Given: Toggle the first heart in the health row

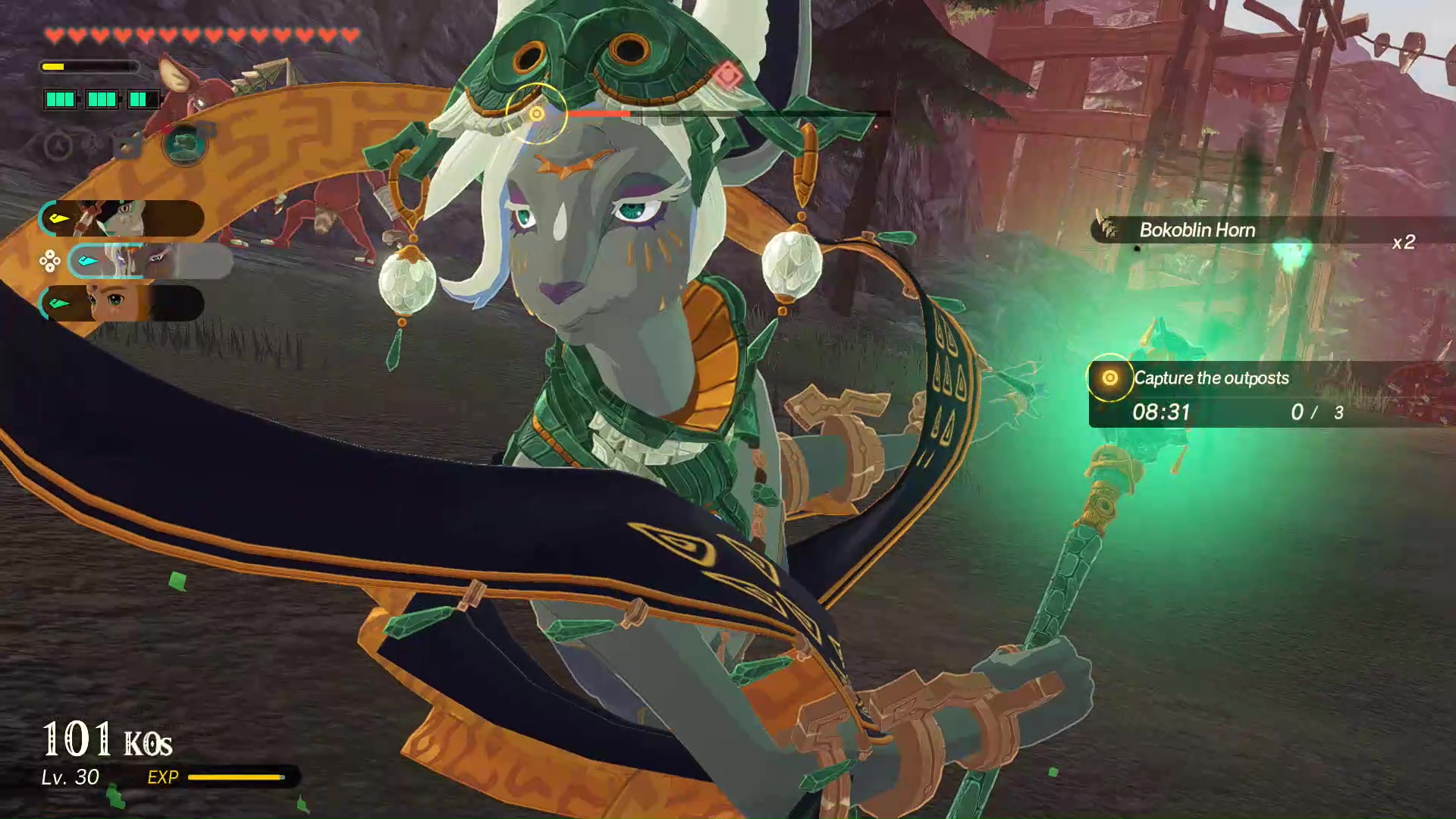Looking at the screenshot, I should click(53, 35).
